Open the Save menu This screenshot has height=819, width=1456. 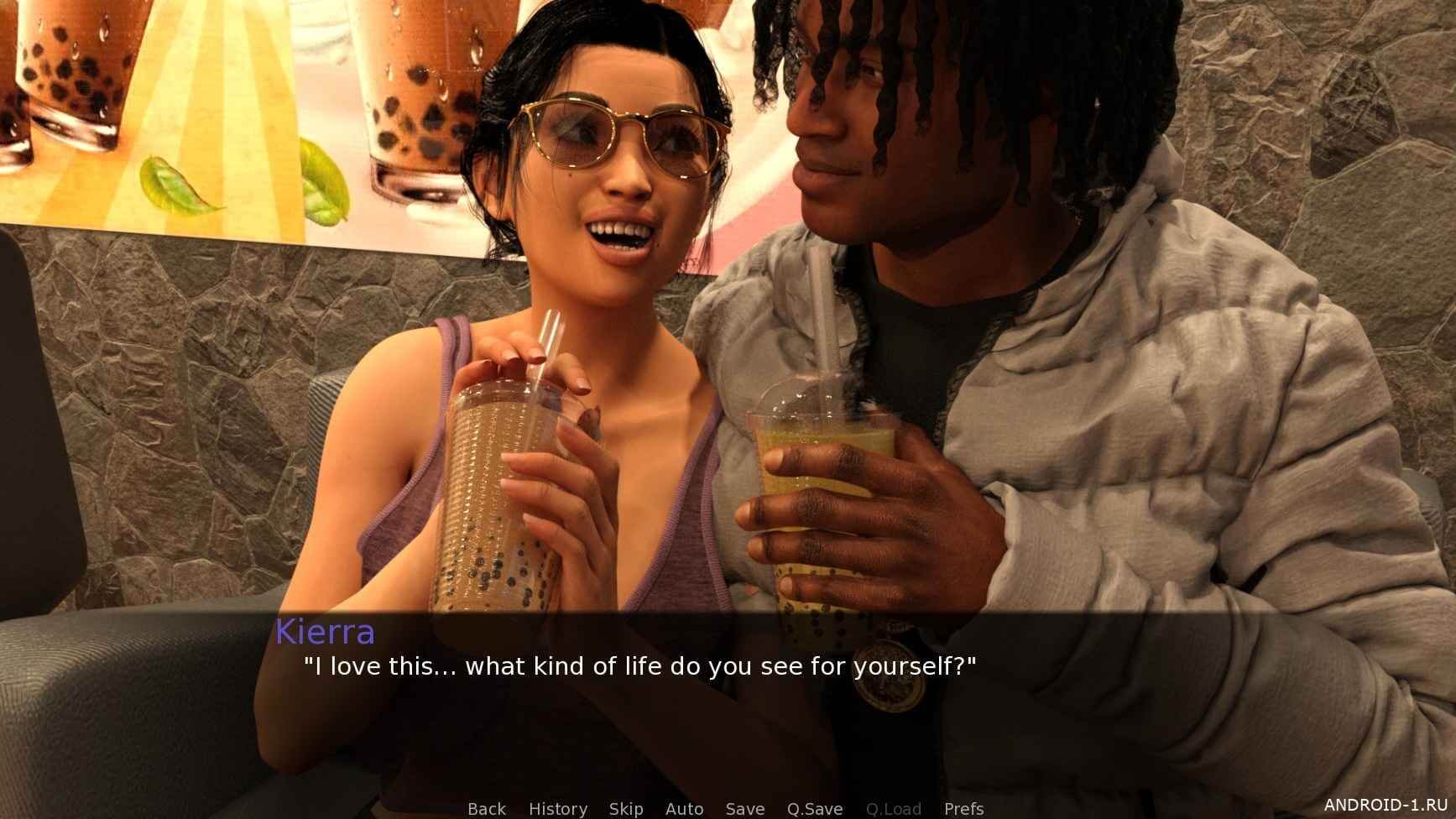point(745,809)
